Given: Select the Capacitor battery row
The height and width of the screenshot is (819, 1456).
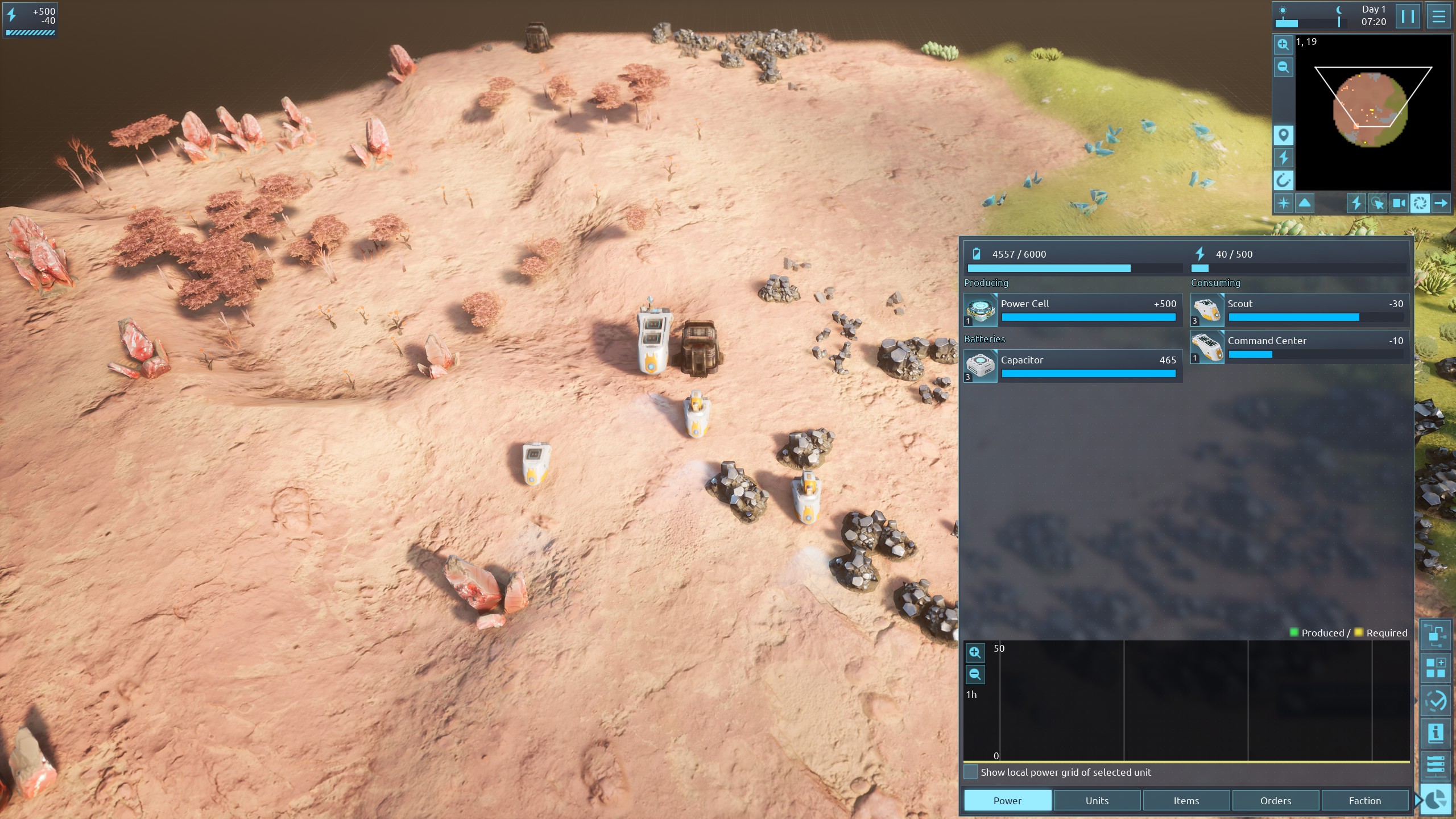Looking at the screenshot, I should [1073, 366].
